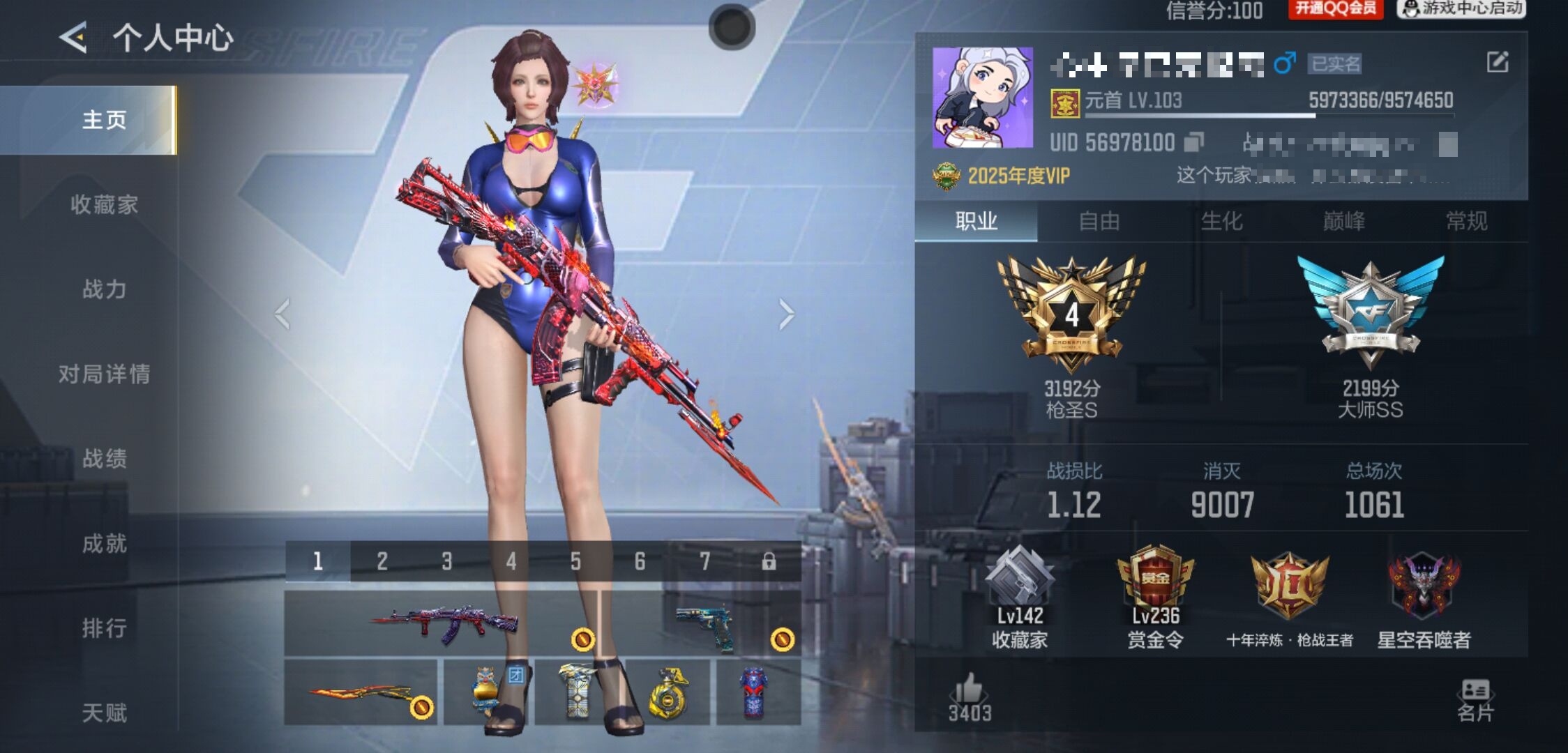Viewport: 1568px width, 753px height.
Task: Copy the UID with the copy icon
Action: click(1194, 142)
